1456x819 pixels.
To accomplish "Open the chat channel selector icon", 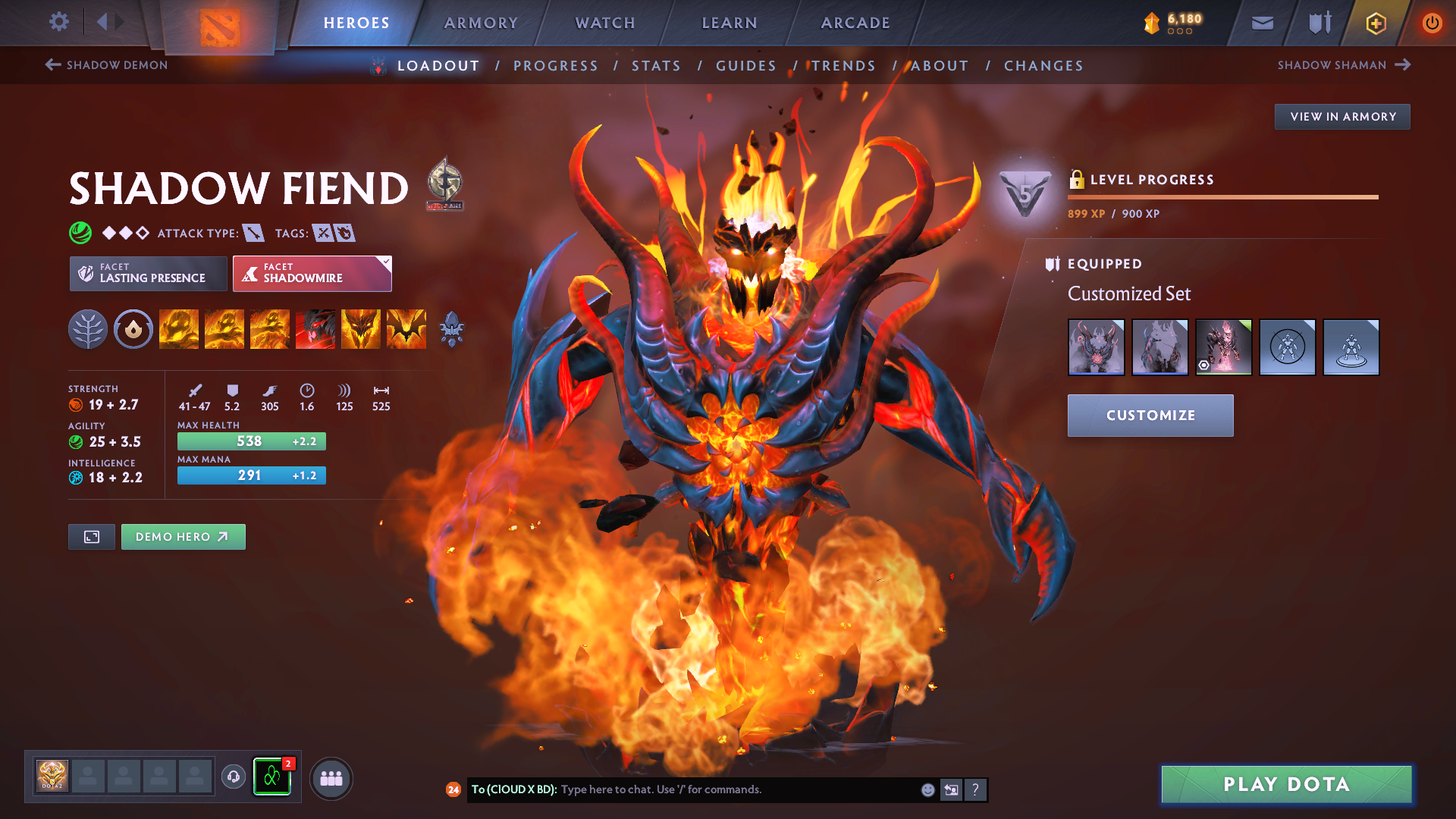I will [x=950, y=789].
